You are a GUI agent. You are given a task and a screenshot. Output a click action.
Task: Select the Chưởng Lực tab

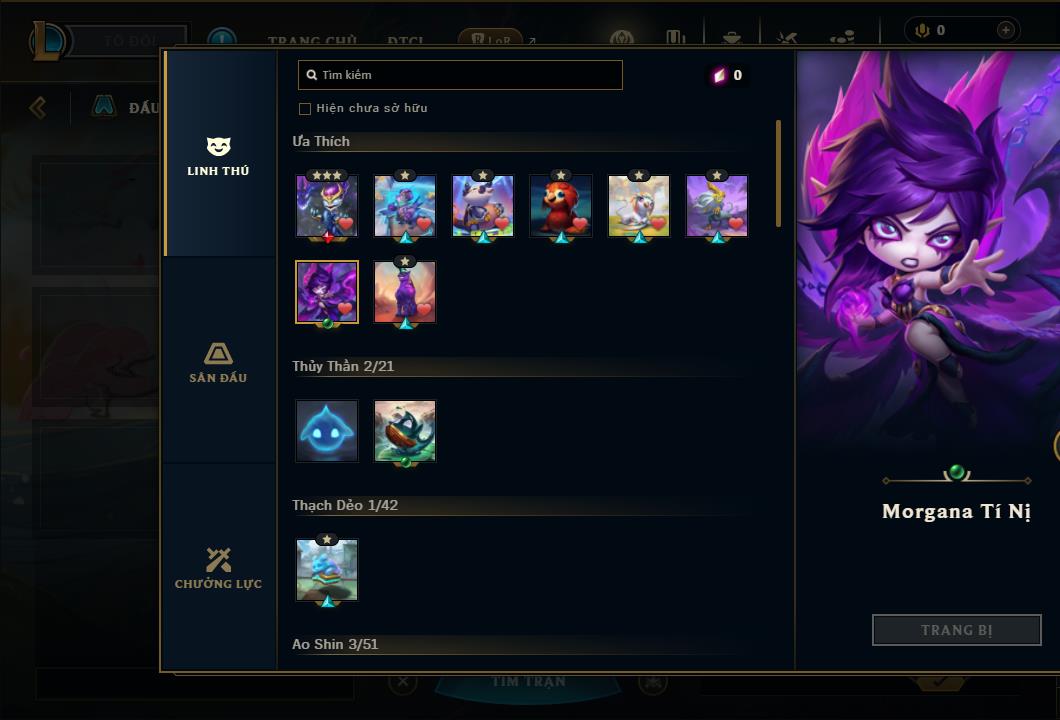(218, 568)
